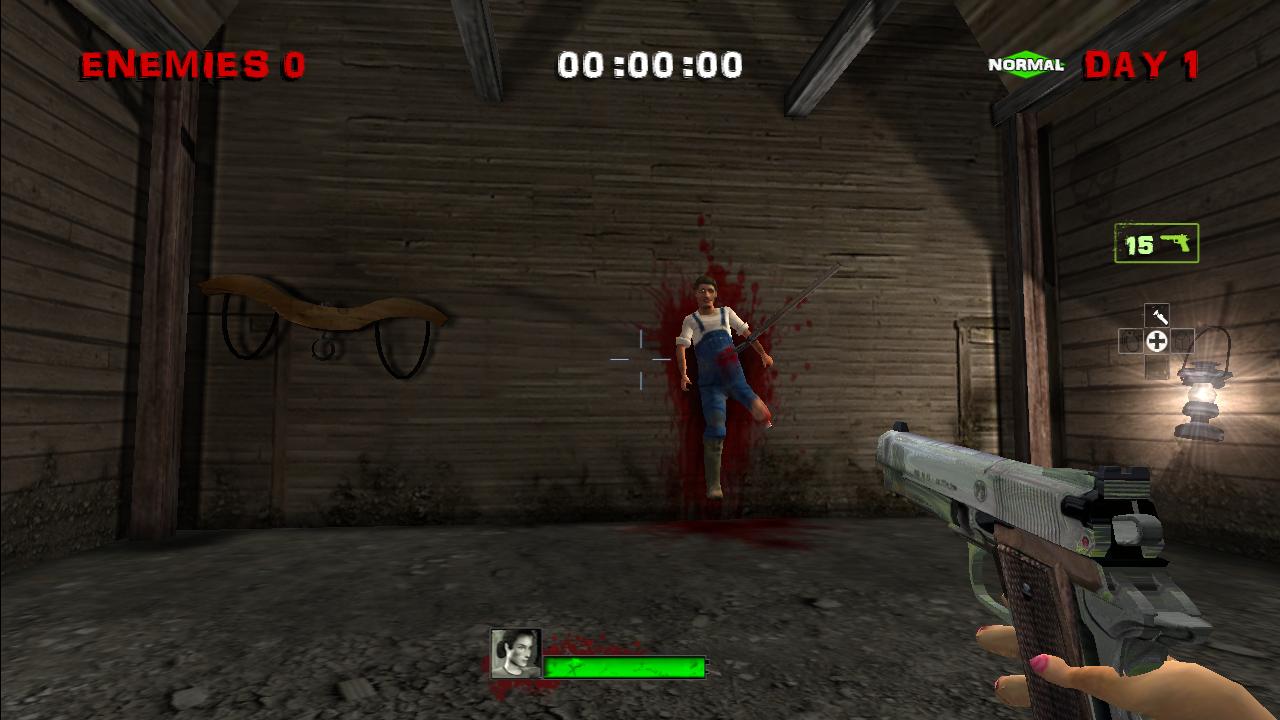This screenshot has height=720, width=1280.
Task: Click the first-aid cross icon in the item wheel
Action: point(1157,340)
